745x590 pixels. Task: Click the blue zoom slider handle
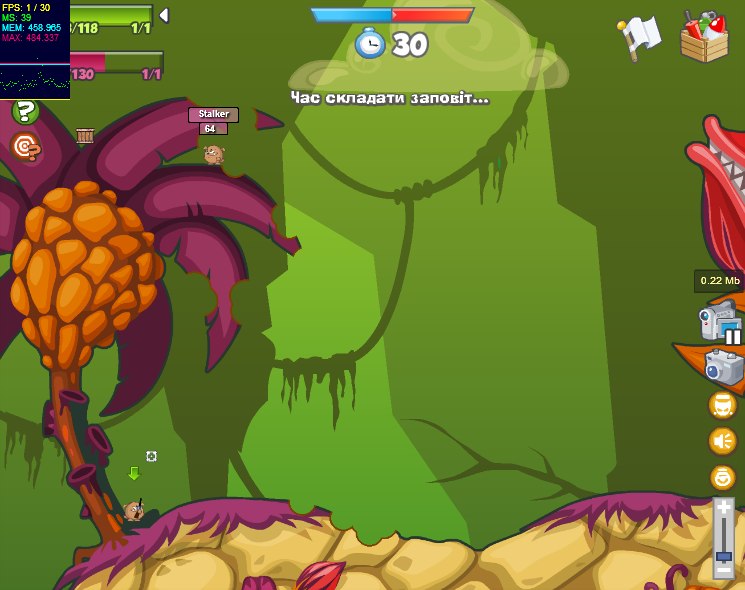[723, 554]
